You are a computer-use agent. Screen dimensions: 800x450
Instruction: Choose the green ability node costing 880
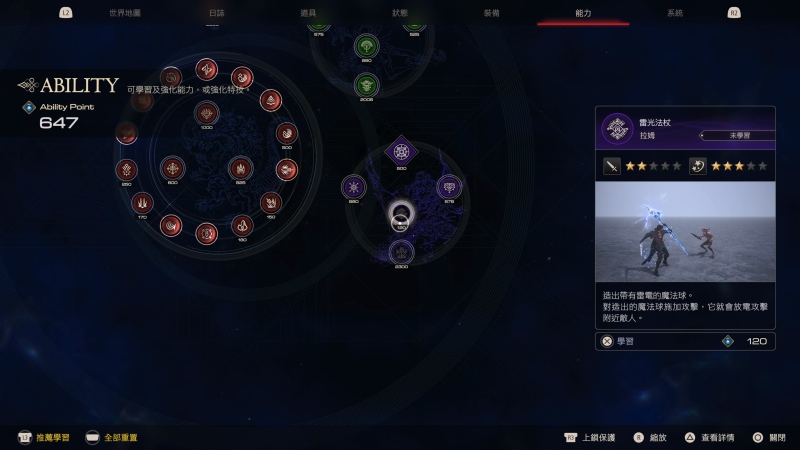(x=366, y=45)
